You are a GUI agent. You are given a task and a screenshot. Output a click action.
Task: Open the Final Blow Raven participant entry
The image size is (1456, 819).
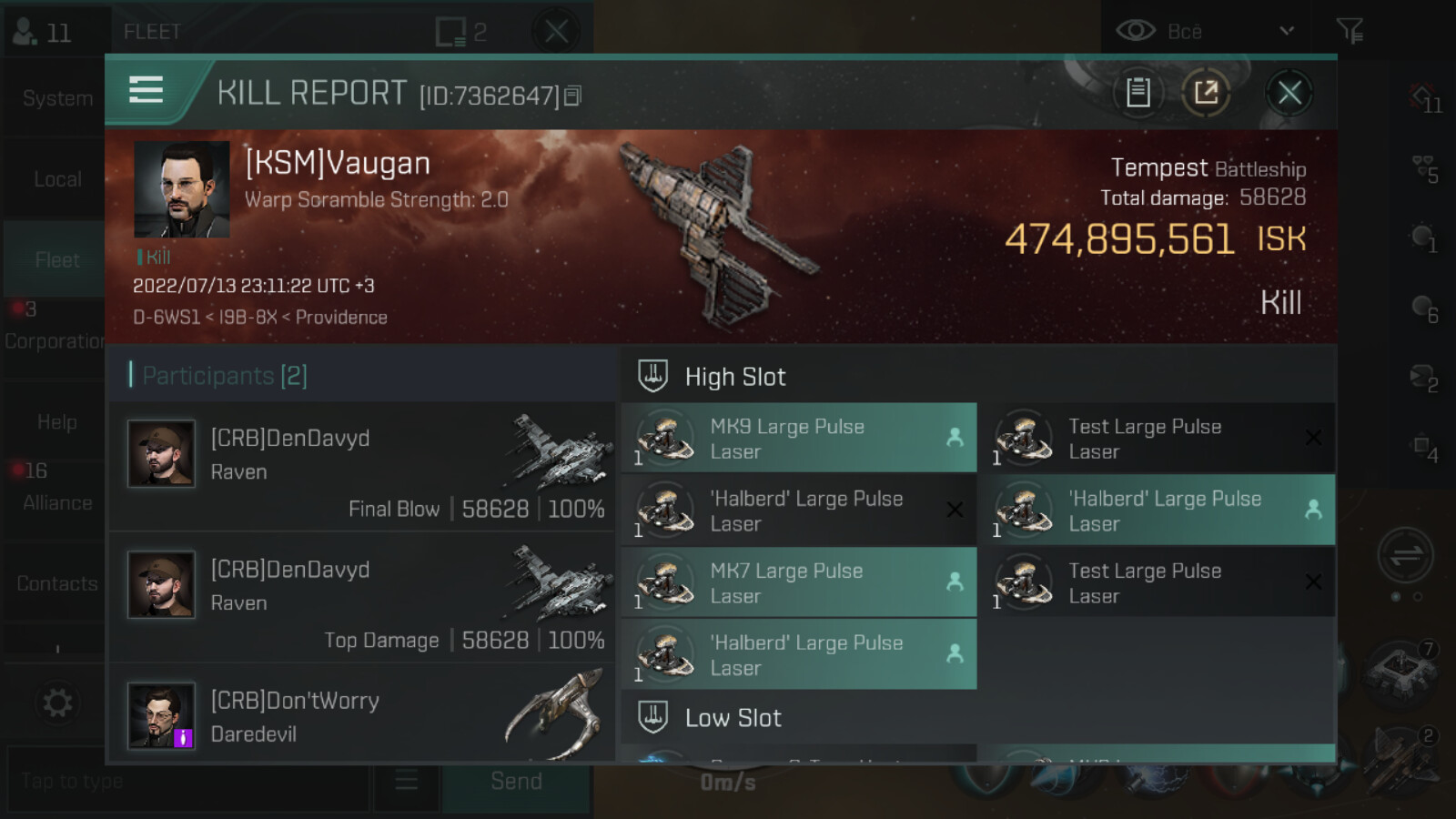(x=362, y=468)
